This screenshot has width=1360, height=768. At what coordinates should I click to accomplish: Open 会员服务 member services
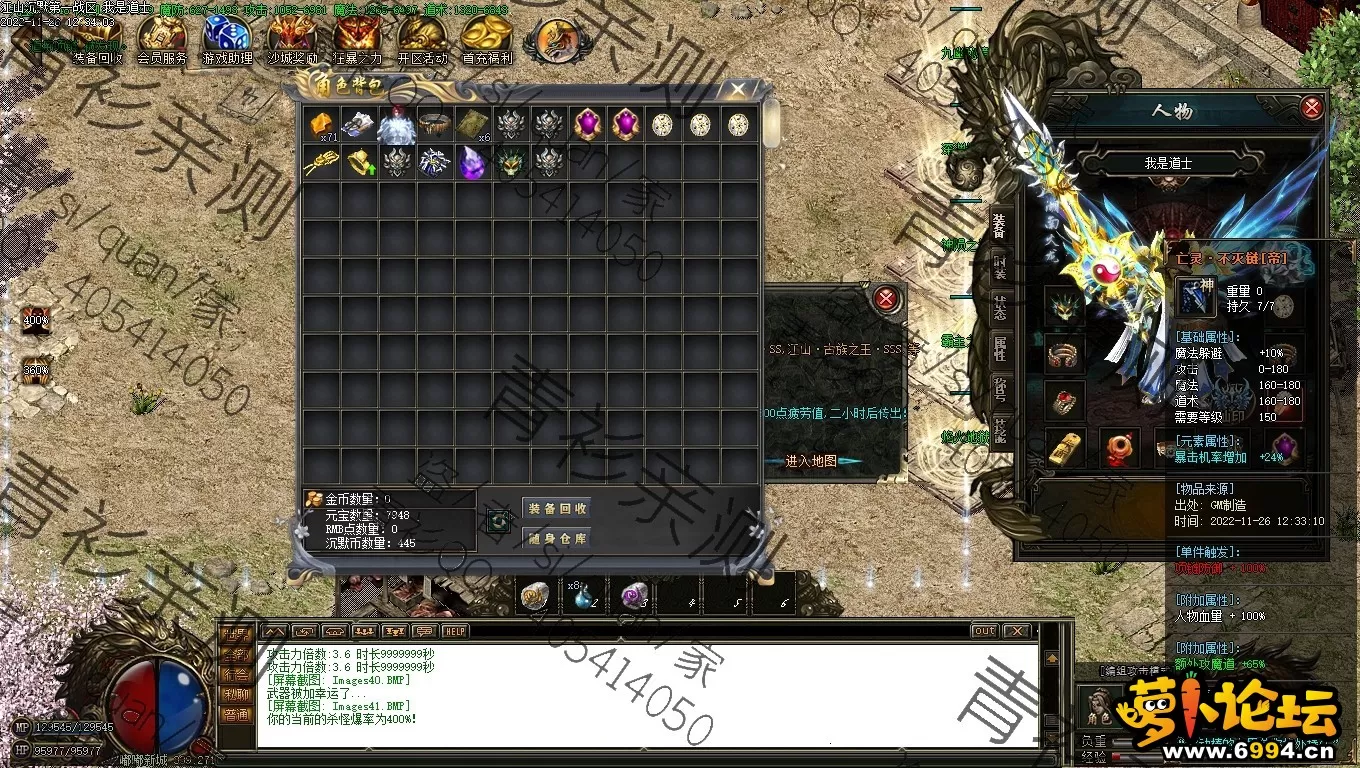pos(162,40)
